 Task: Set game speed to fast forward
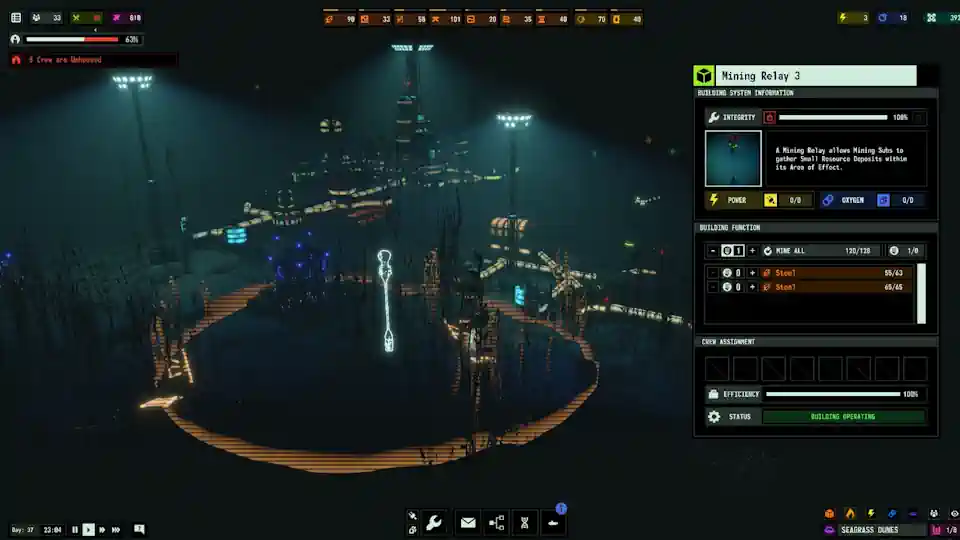(x=102, y=529)
